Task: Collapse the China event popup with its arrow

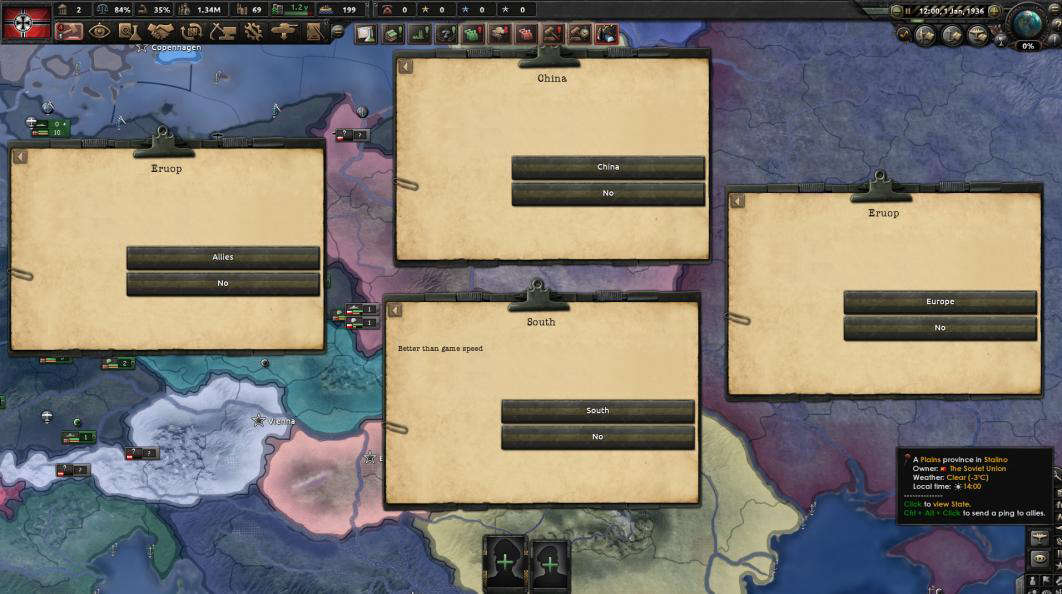Action: click(406, 67)
